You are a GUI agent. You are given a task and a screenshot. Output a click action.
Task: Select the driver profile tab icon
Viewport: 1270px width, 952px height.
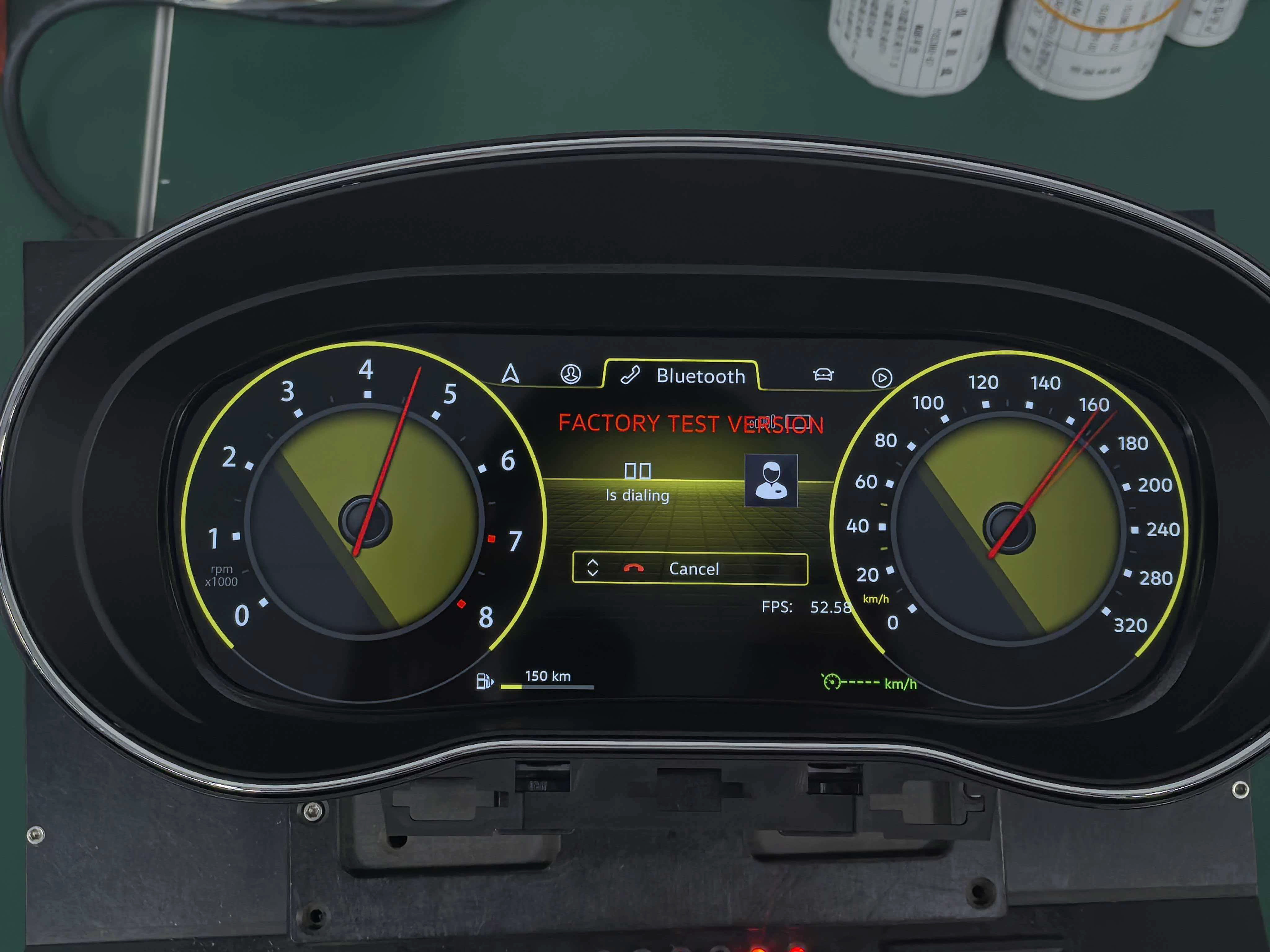(x=570, y=374)
